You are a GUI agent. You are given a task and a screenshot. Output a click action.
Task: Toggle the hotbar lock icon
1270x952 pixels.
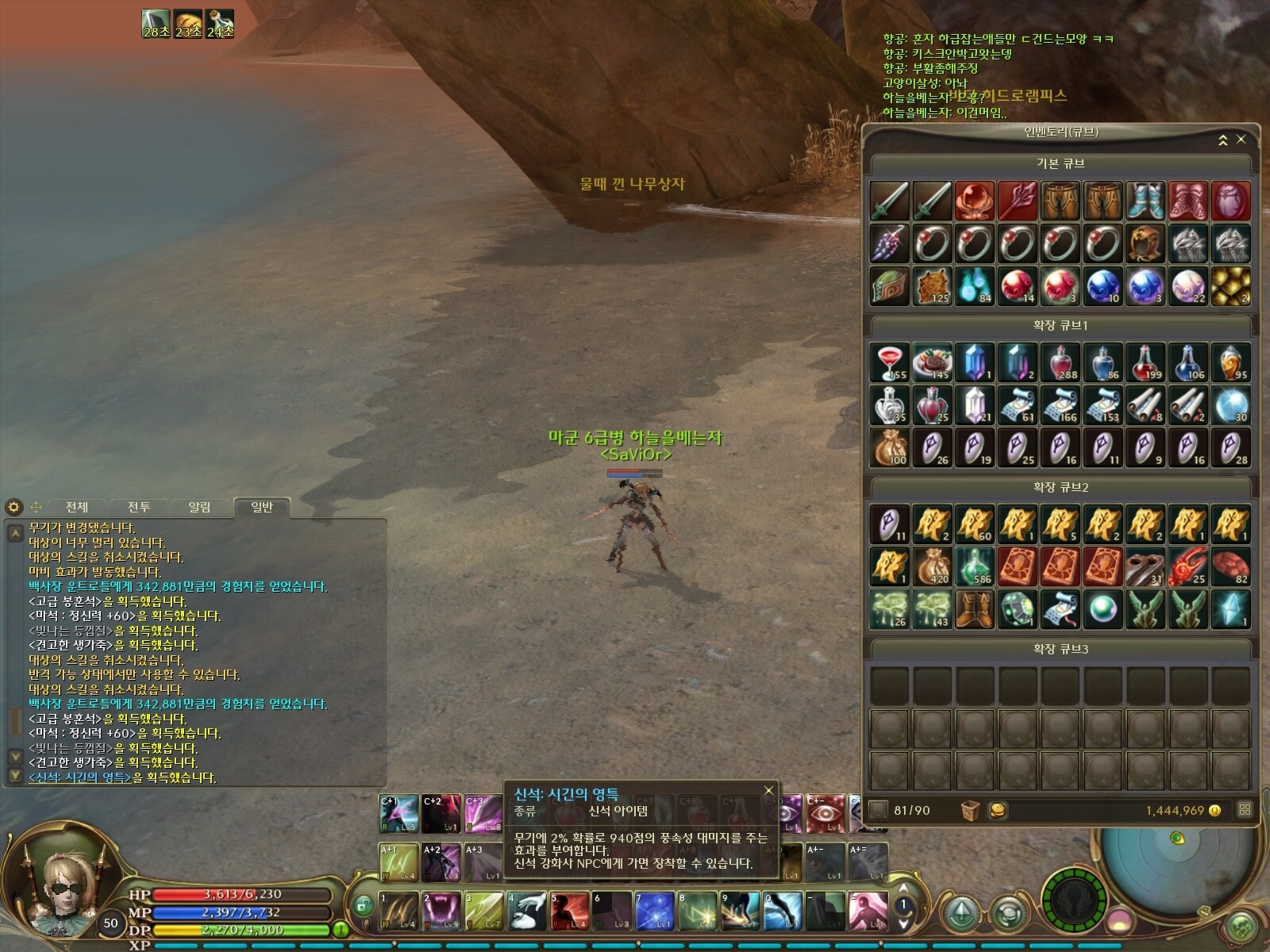[363, 905]
